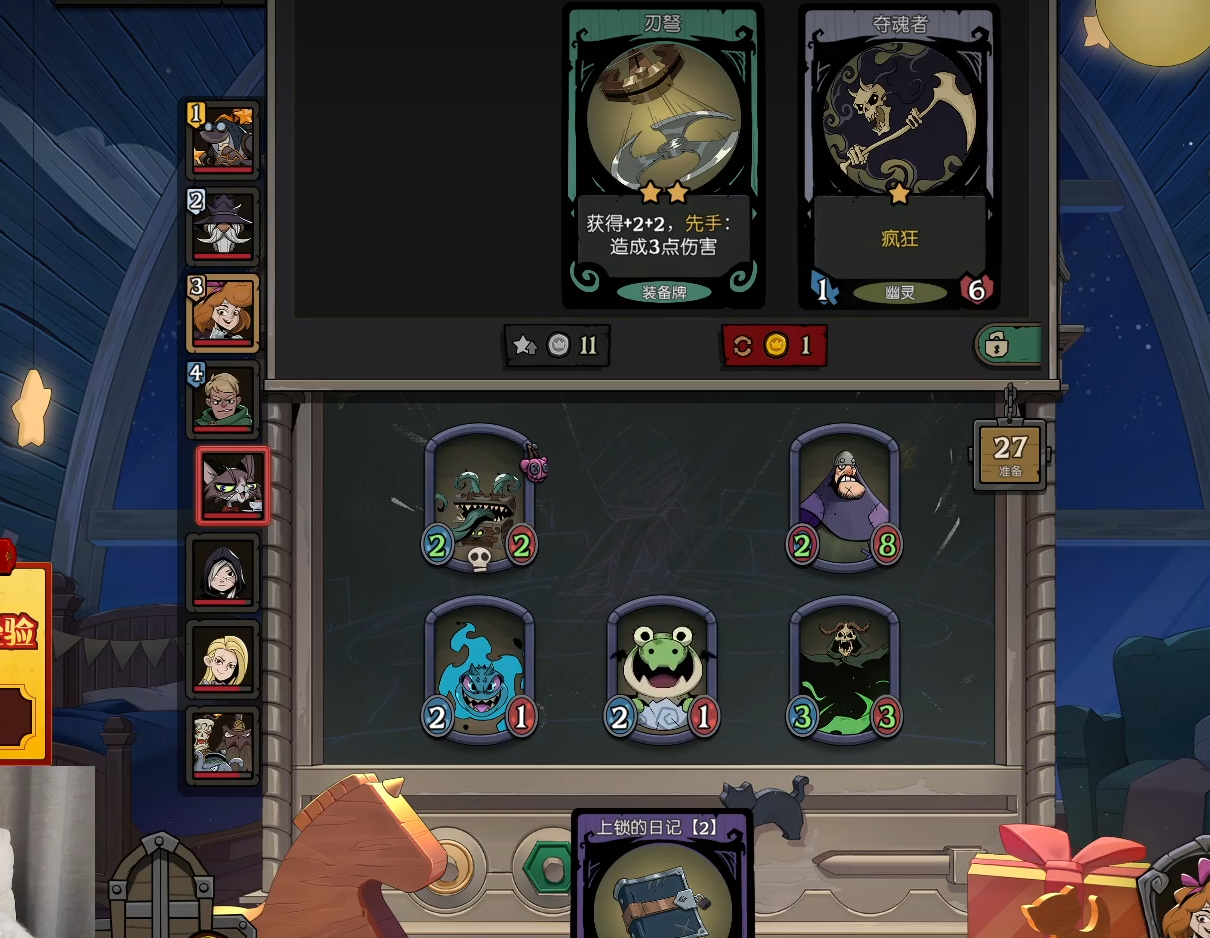Inspect the hooded white-haired player portrait
The height and width of the screenshot is (938, 1210).
click(224, 572)
